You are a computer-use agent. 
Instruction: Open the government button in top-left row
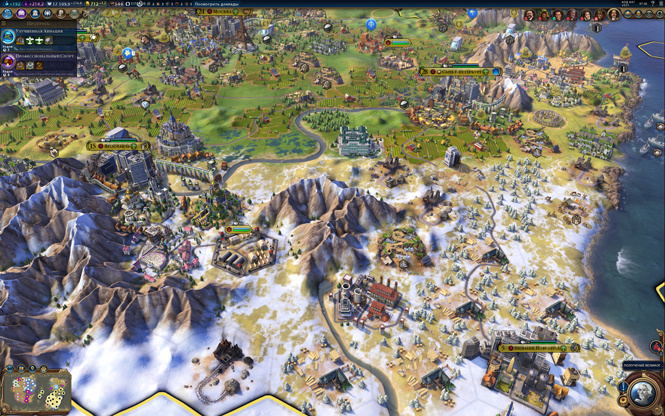[33, 15]
